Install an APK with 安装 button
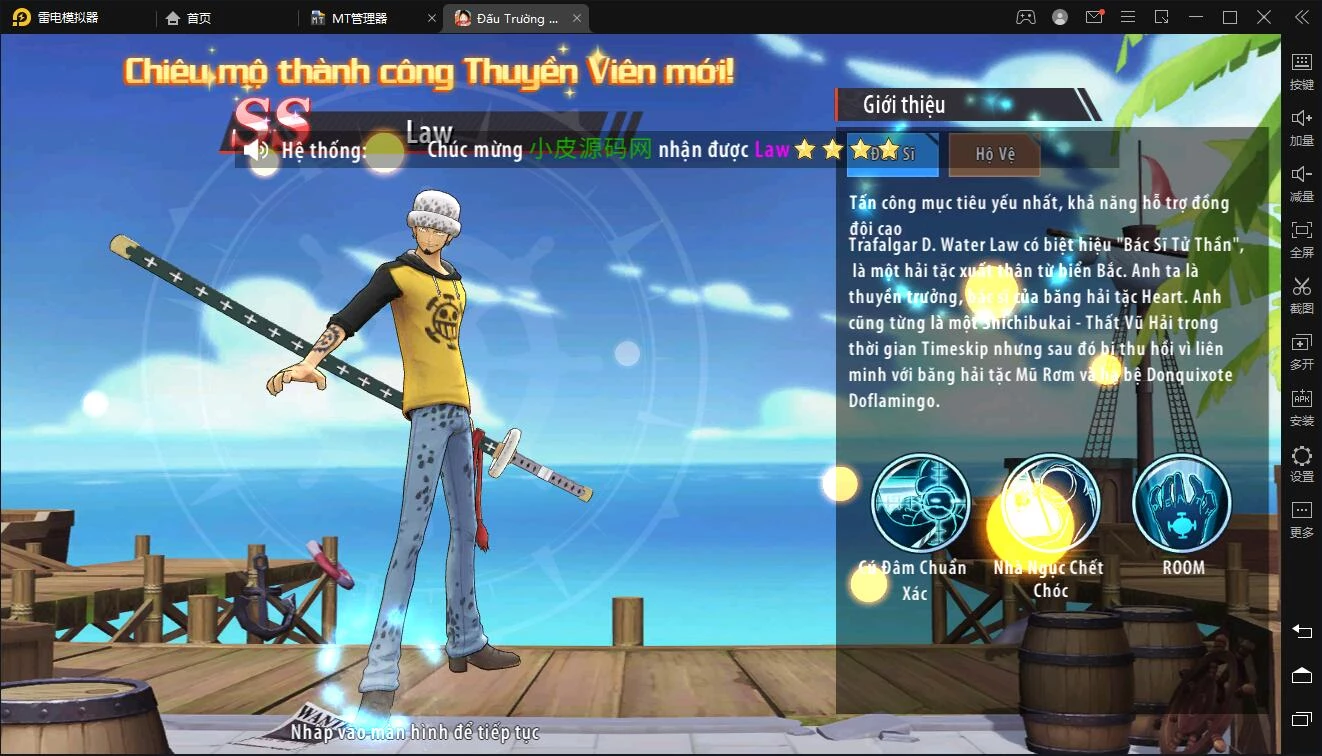Viewport: 1322px width, 756px height. (1301, 406)
